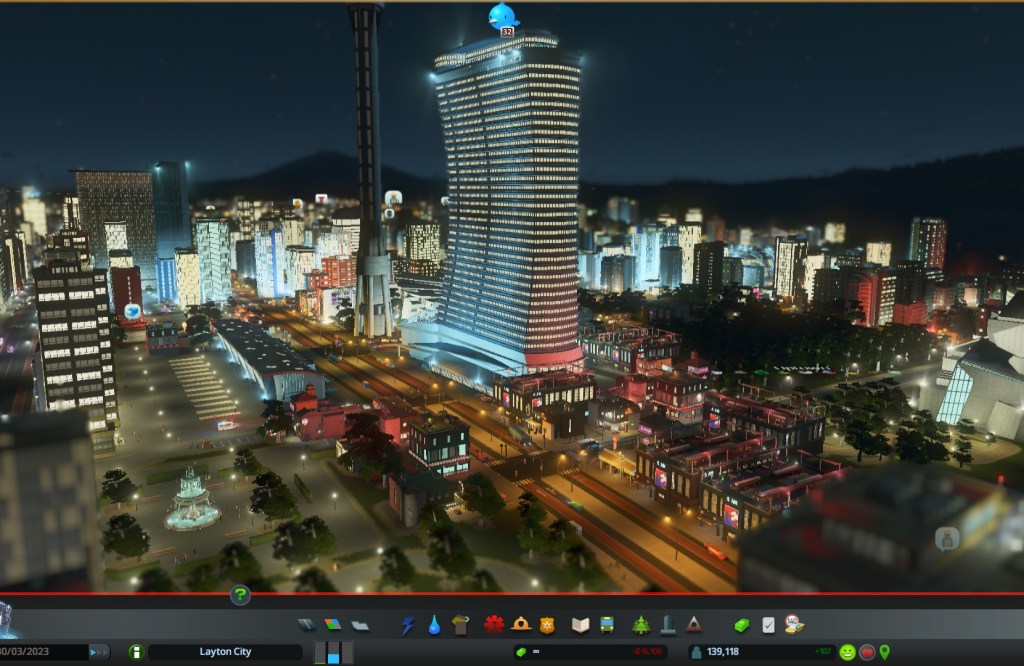Open the Fire Department helmet menu
The width and height of the screenshot is (1024, 666).
click(521, 625)
